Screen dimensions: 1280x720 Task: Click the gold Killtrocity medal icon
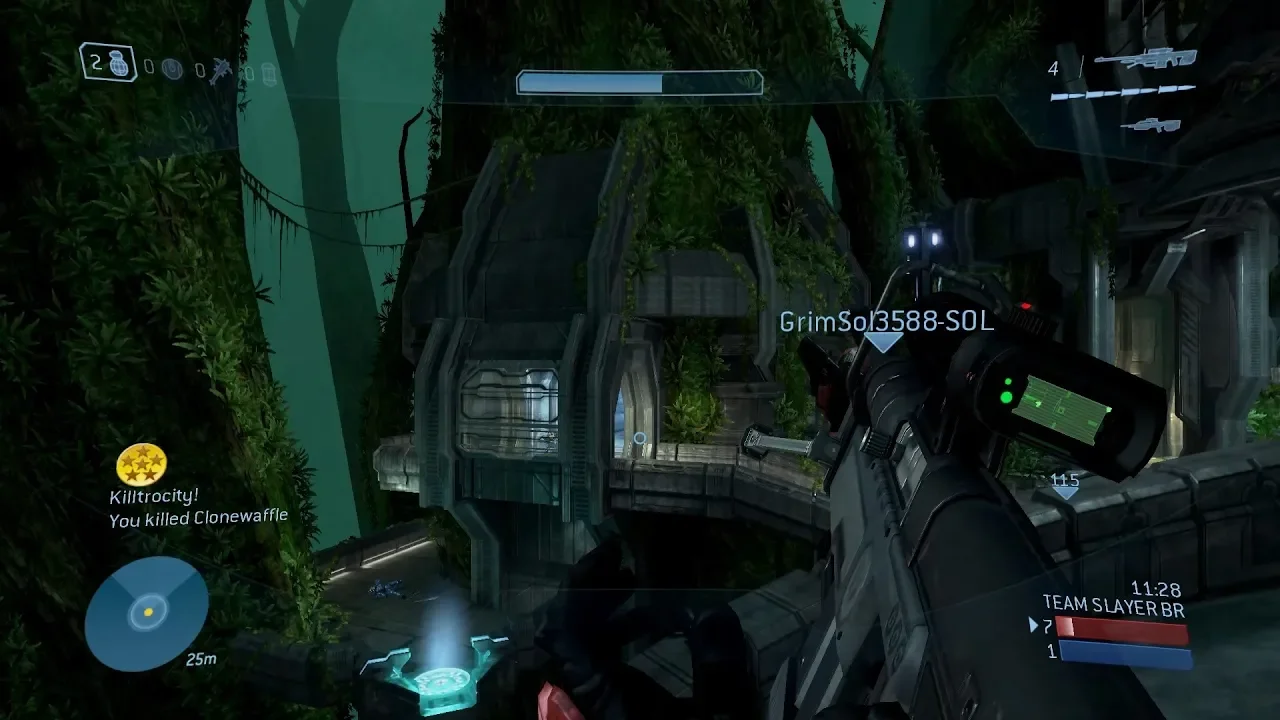141,464
